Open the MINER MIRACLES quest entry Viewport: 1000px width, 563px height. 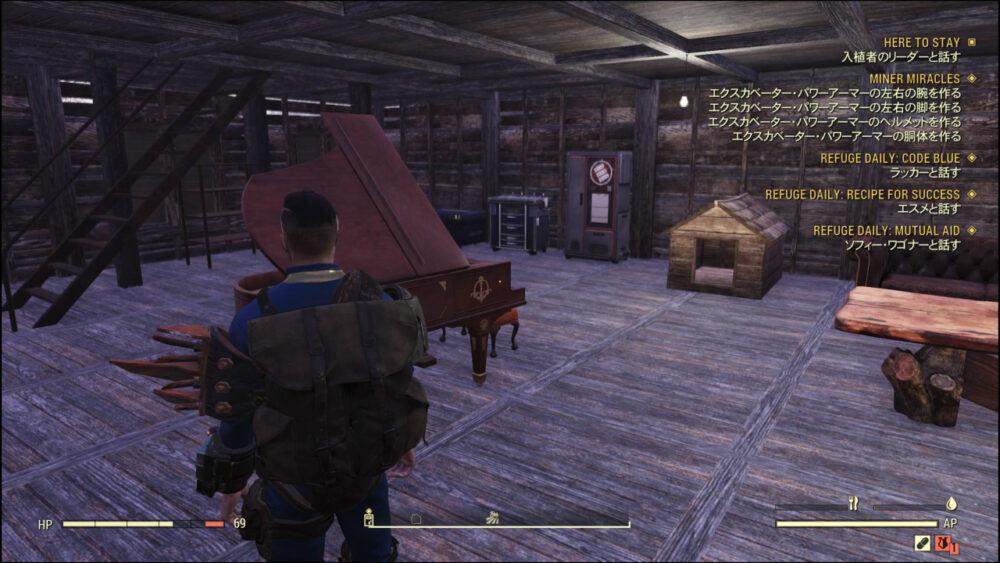click(x=914, y=78)
